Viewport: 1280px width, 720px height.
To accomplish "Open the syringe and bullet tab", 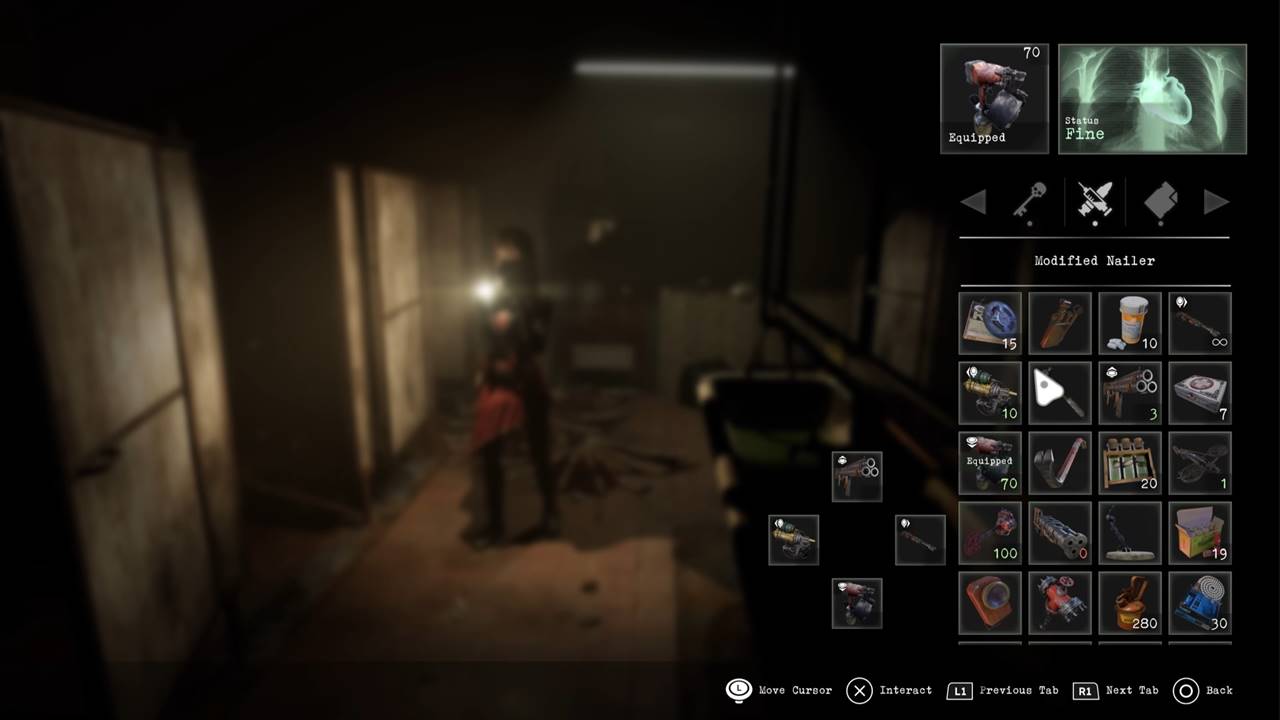I will click(1095, 201).
